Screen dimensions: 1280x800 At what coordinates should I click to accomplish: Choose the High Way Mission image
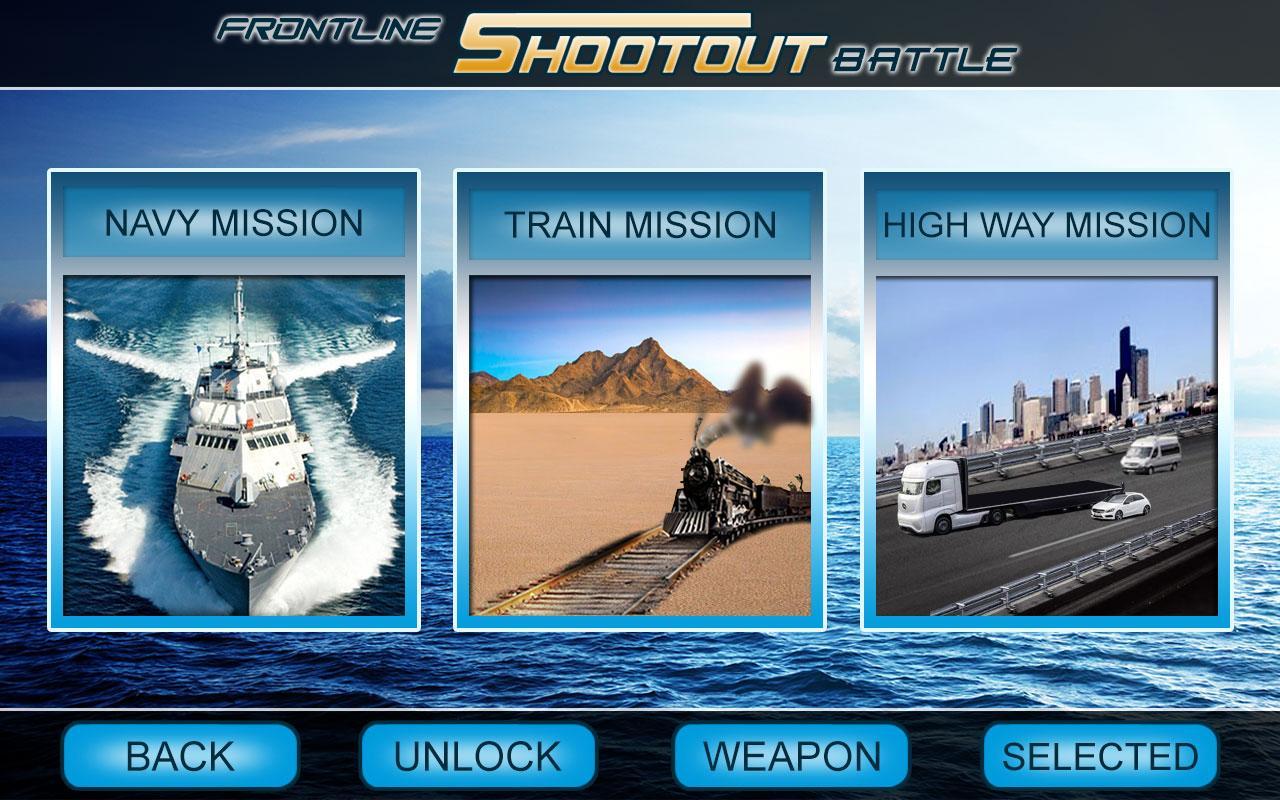[x=1044, y=445]
